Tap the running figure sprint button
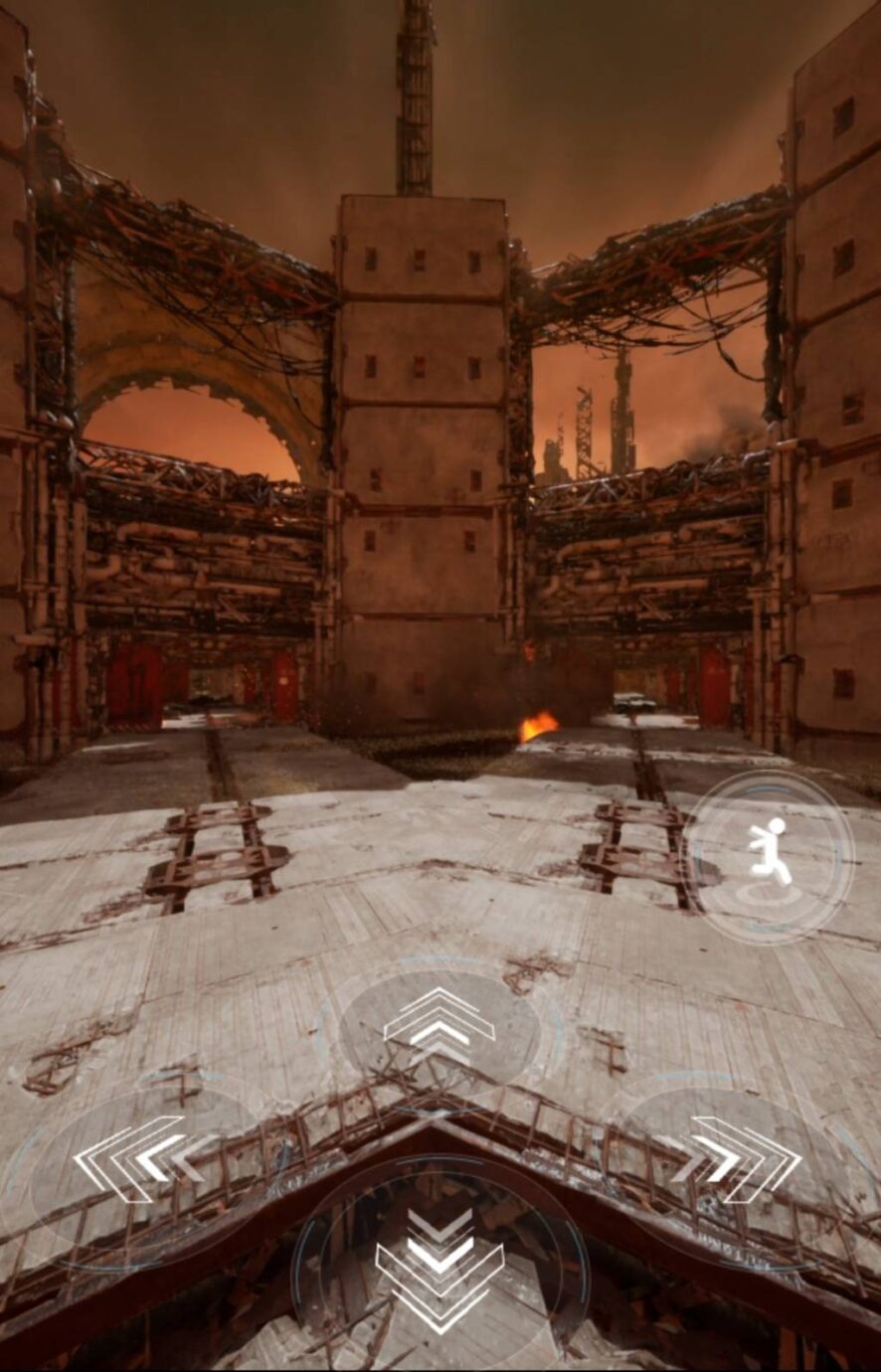 point(770,855)
